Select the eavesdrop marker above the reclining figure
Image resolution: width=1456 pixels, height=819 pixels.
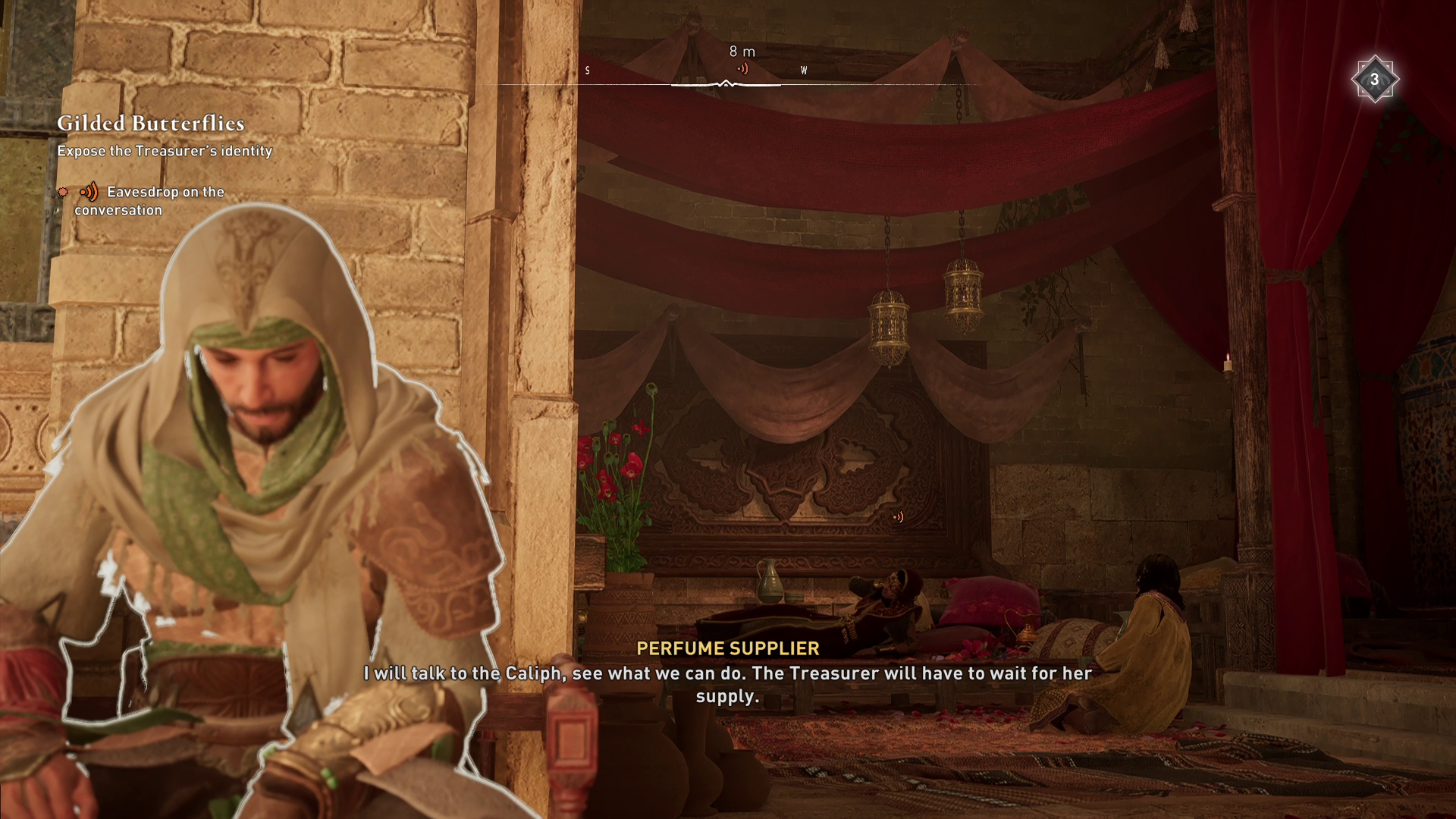click(x=898, y=517)
